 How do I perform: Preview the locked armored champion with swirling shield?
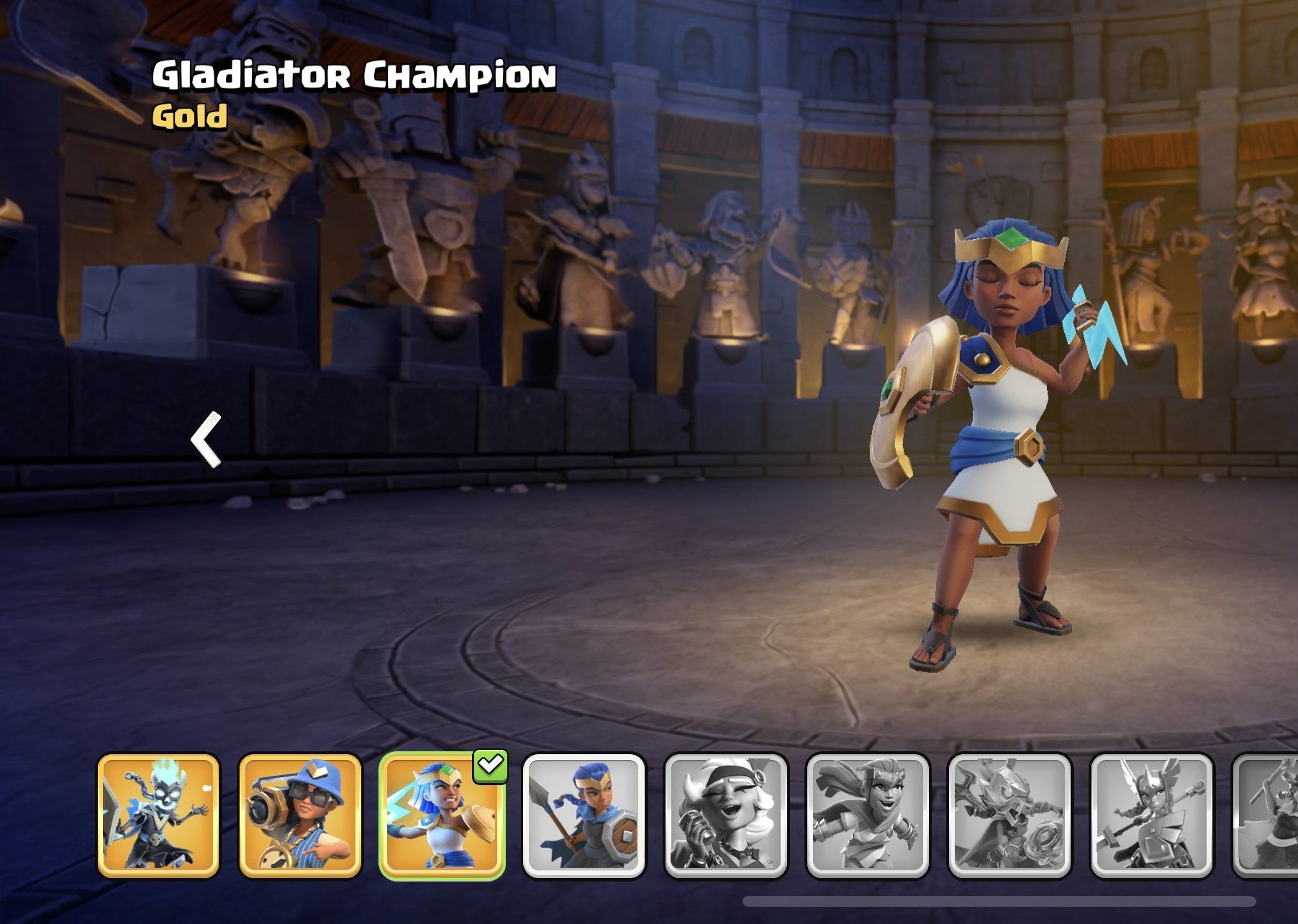(x=1009, y=816)
